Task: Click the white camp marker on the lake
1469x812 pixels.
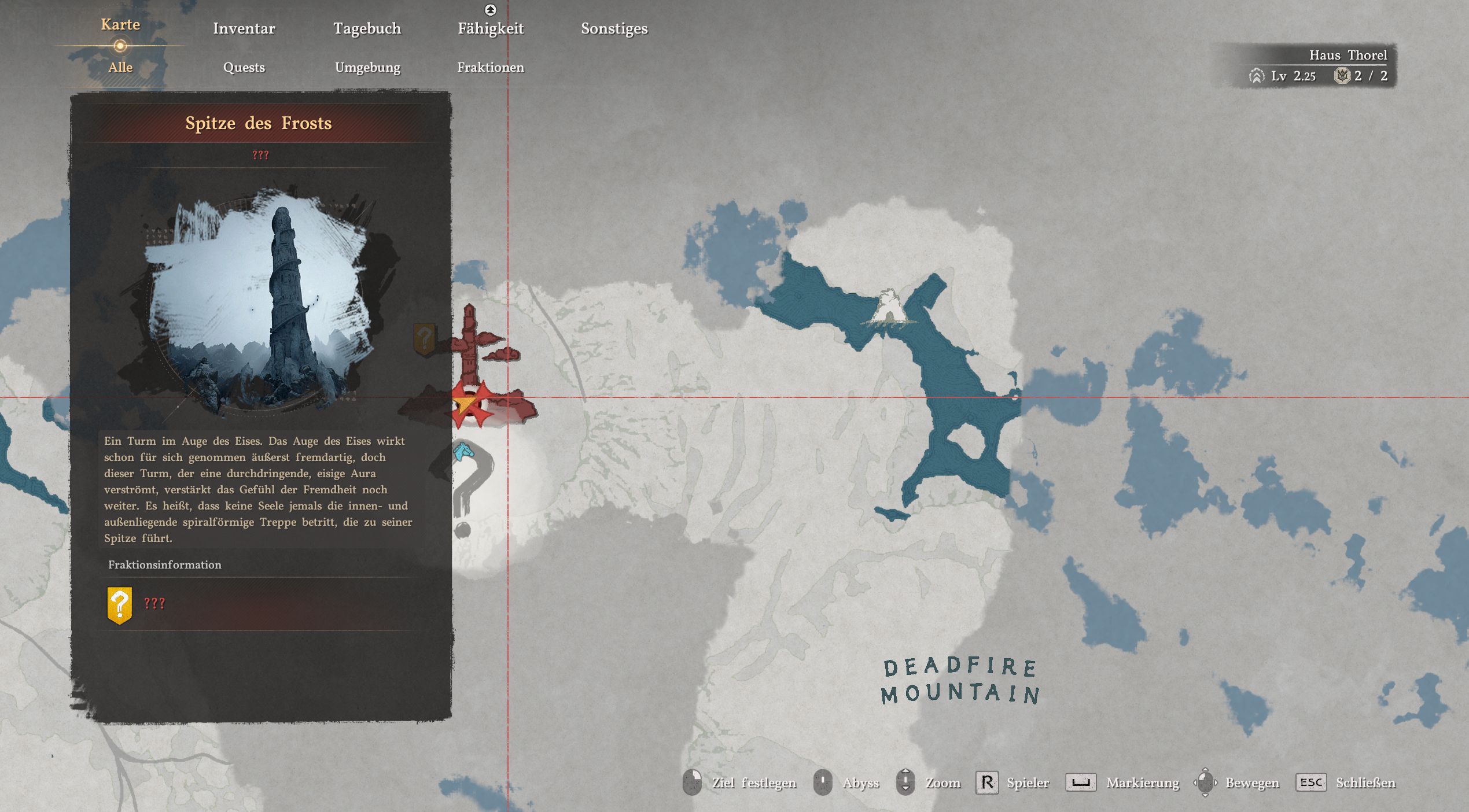Action: [x=888, y=308]
